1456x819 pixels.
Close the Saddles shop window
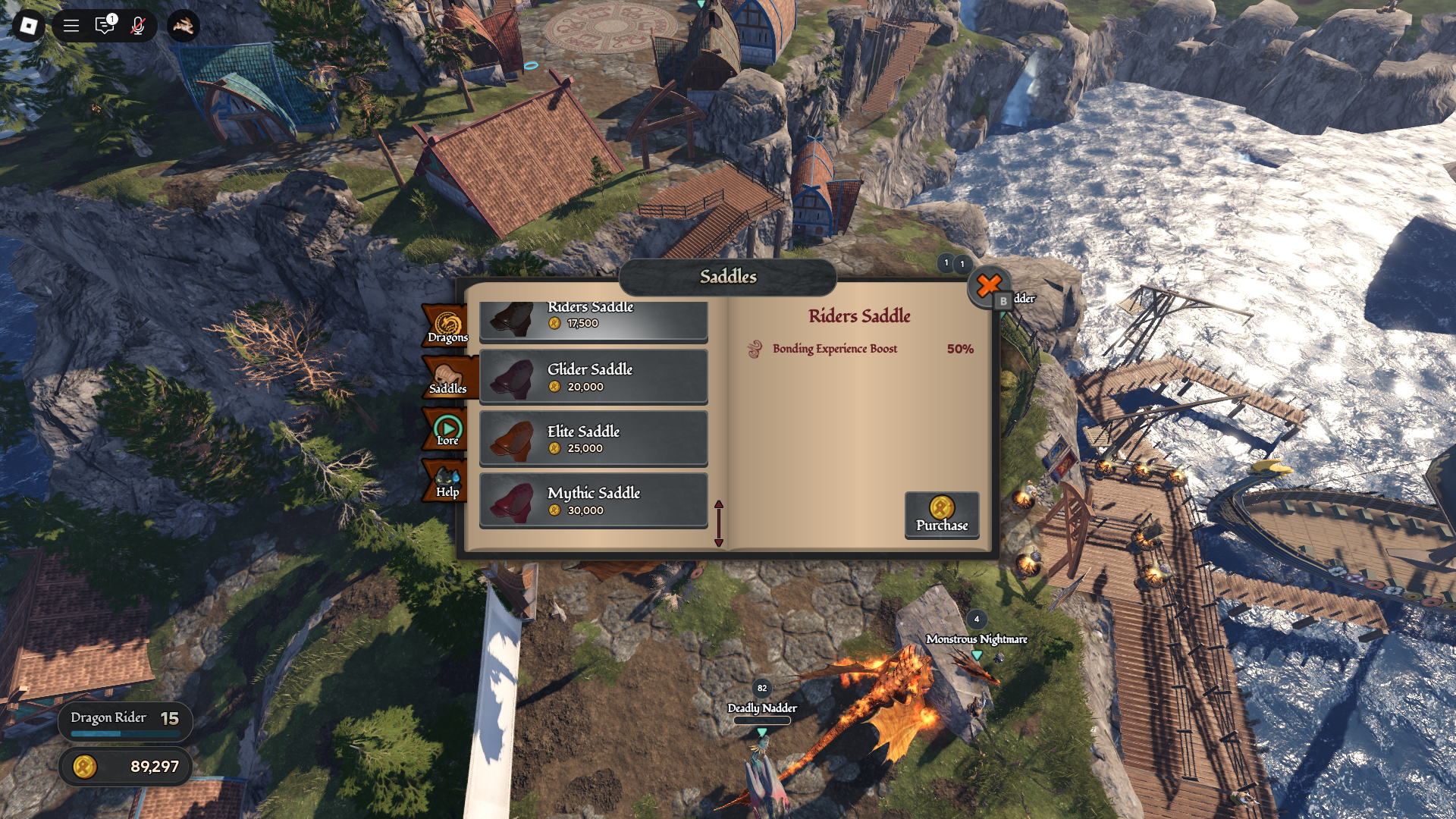click(988, 286)
